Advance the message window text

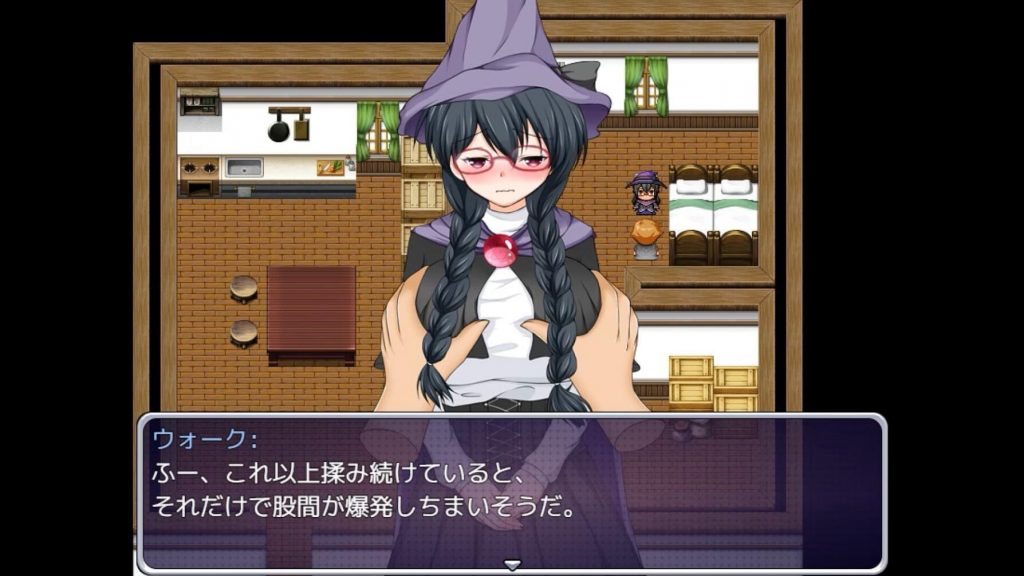click(511, 492)
